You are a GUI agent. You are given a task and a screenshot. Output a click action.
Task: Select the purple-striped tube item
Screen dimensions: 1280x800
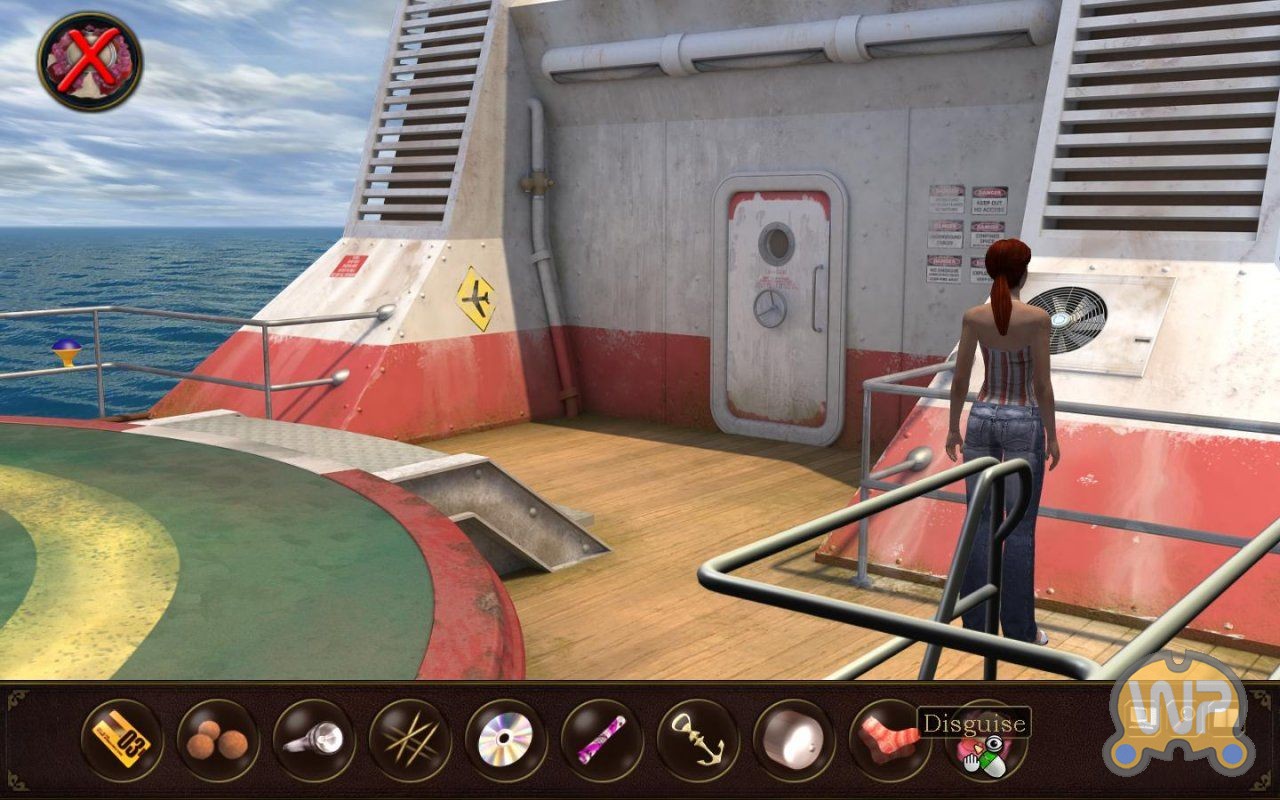(x=601, y=740)
